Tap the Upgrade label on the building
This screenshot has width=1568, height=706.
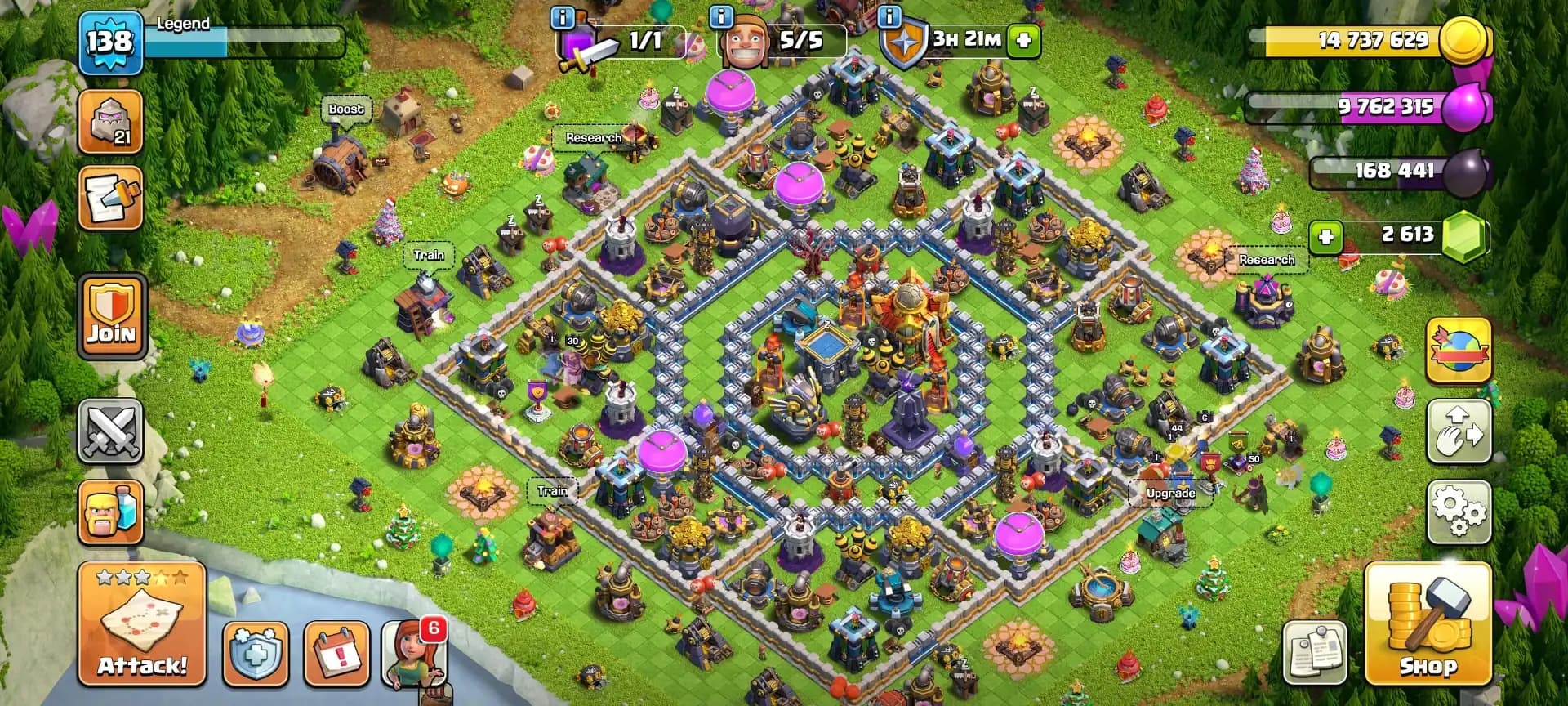1169,494
